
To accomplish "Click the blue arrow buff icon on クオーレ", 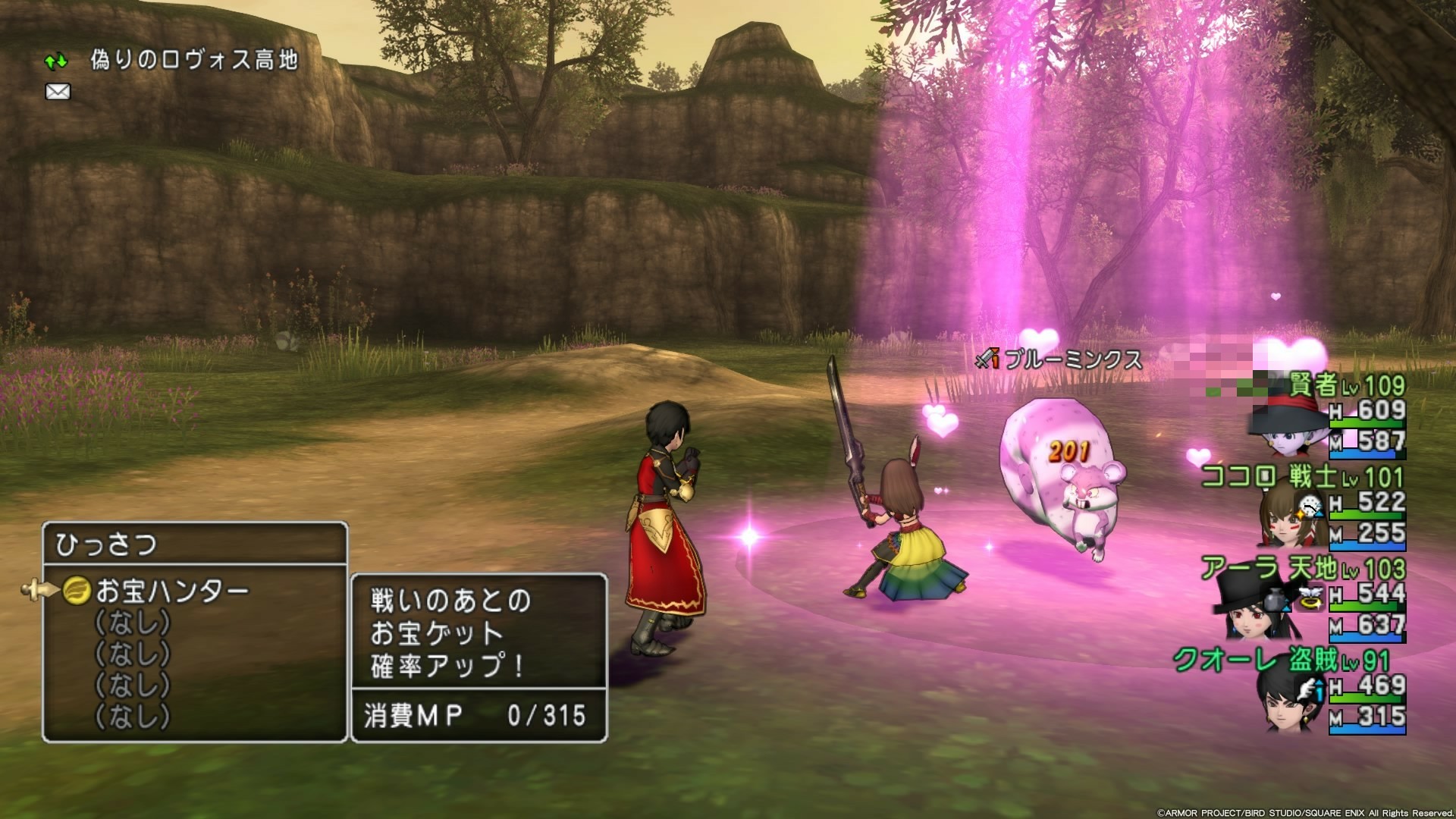I will (1319, 693).
